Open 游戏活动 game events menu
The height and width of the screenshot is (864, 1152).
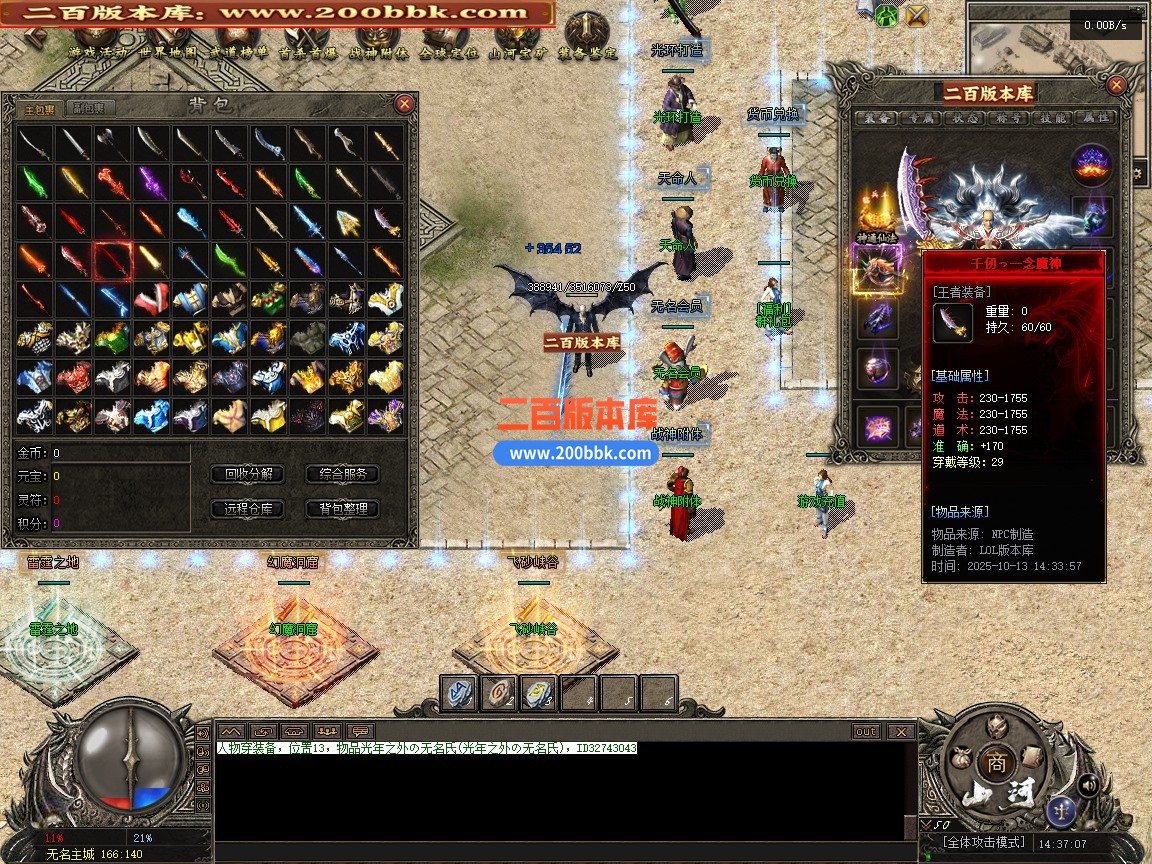[x=99, y=52]
